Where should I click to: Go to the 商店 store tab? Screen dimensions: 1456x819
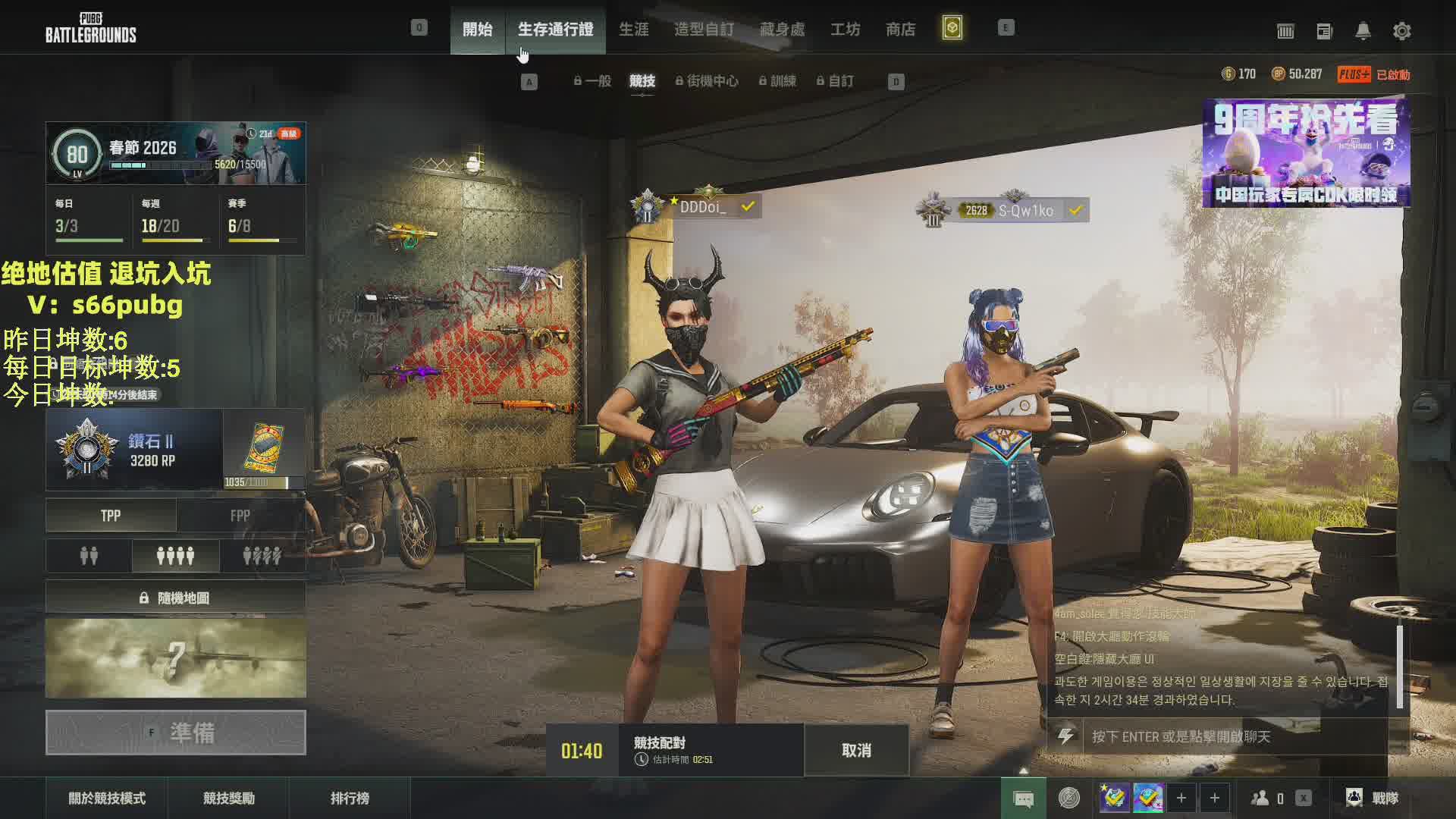[900, 30]
